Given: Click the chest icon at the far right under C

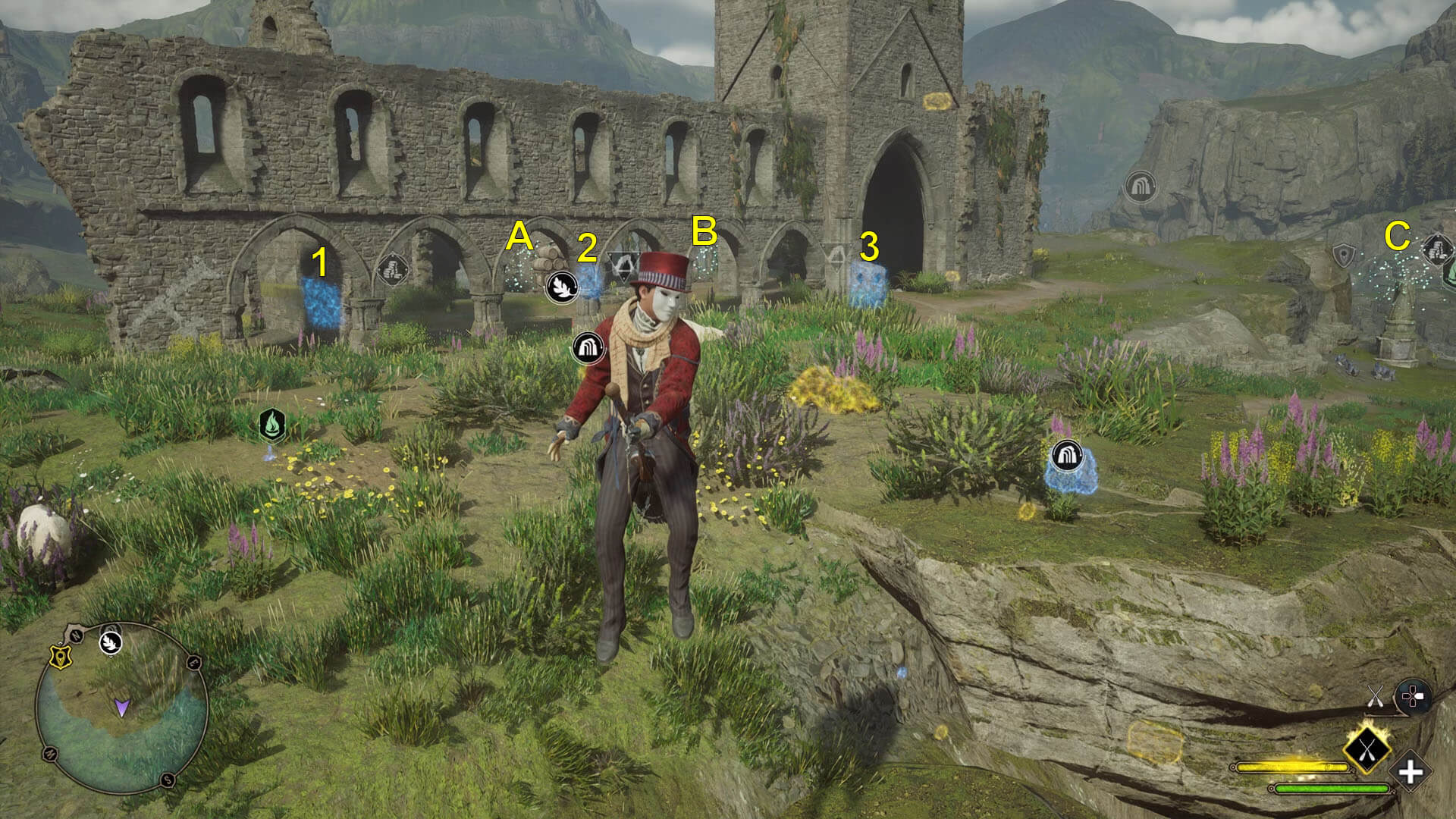Looking at the screenshot, I should [1436, 250].
